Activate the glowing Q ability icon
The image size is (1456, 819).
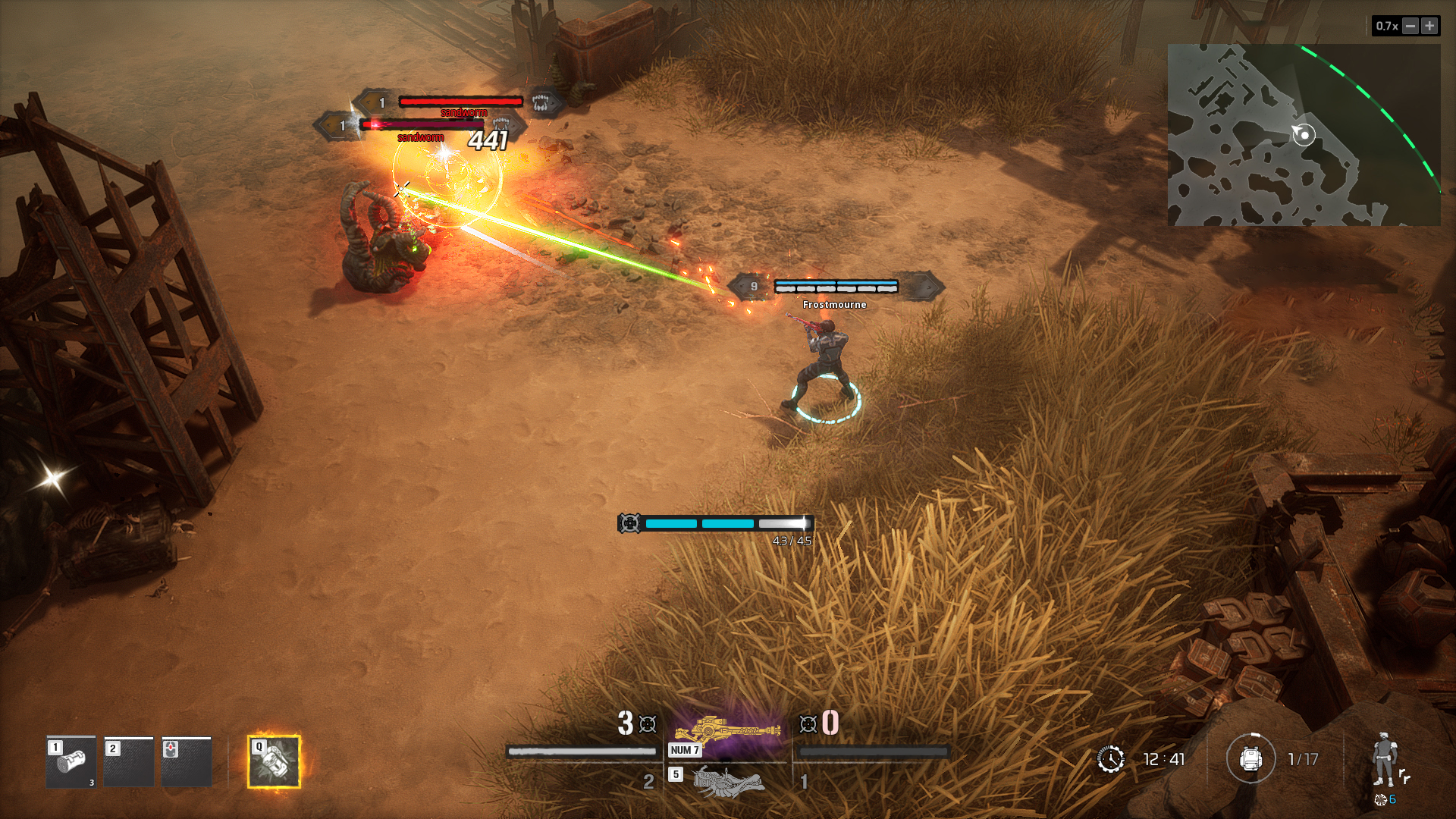pos(274,761)
